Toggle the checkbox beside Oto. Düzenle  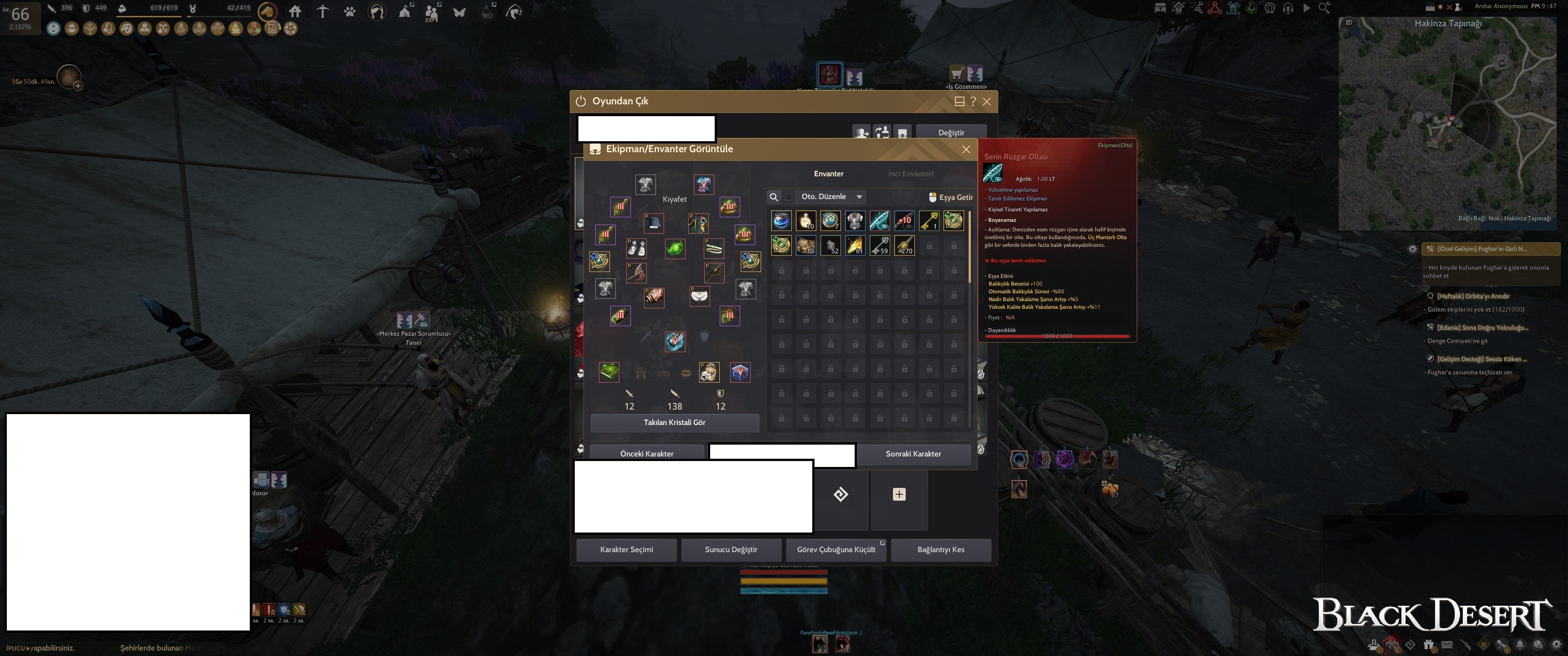point(789,197)
